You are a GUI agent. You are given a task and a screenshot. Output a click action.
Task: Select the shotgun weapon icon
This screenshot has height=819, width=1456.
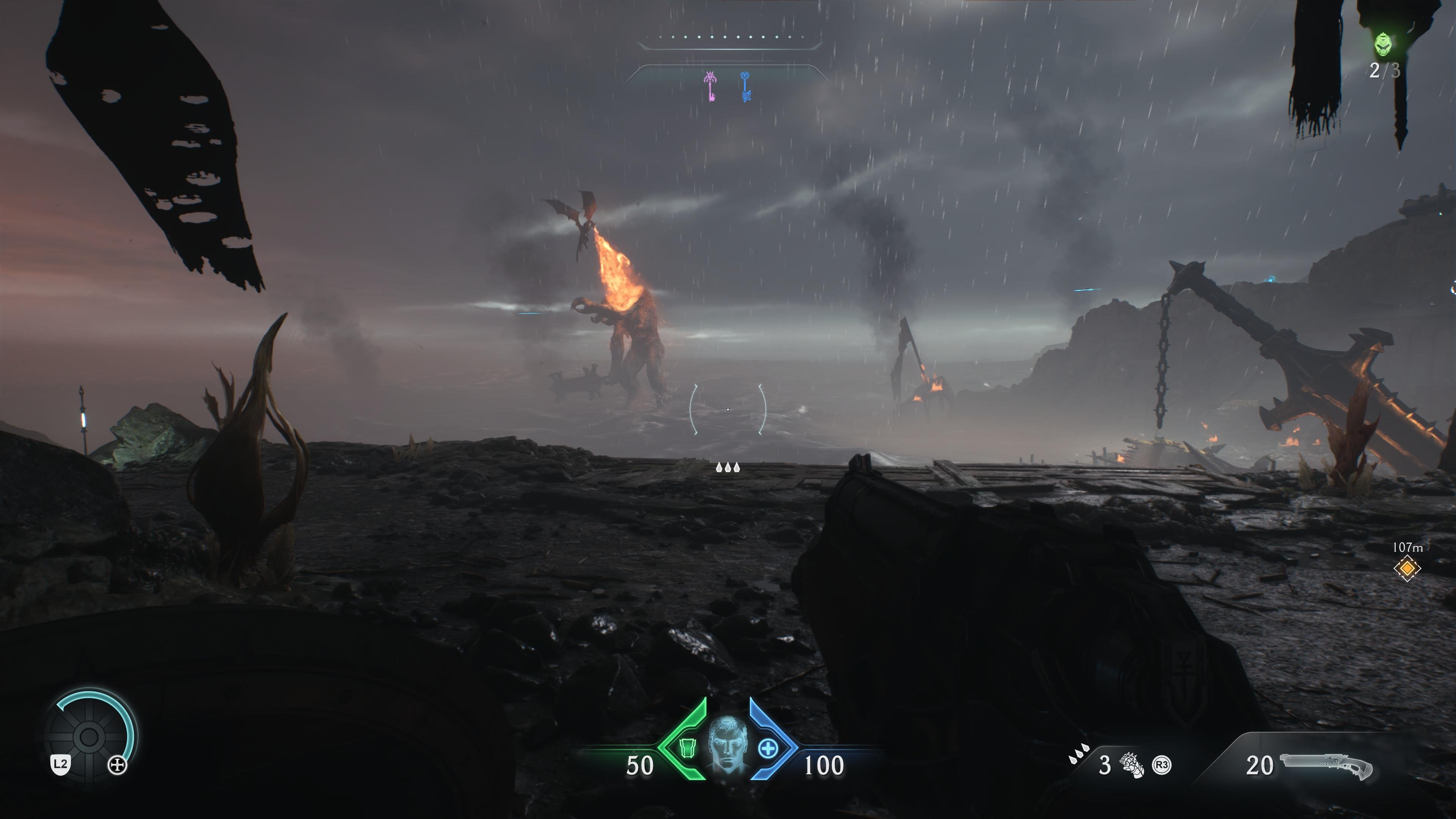[x=1326, y=765]
